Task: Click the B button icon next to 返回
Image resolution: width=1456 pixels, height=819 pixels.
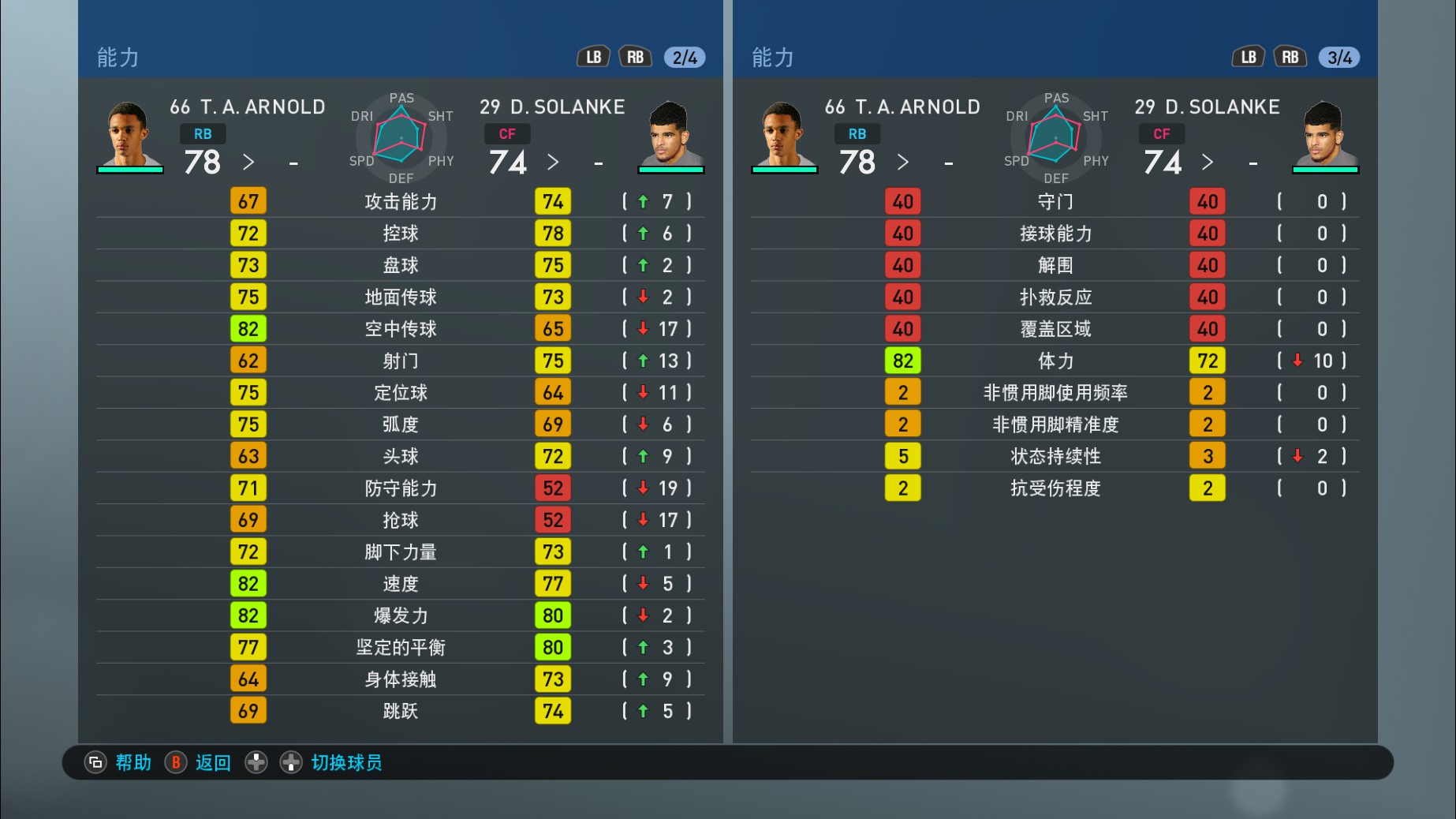Action: point(175,763)
